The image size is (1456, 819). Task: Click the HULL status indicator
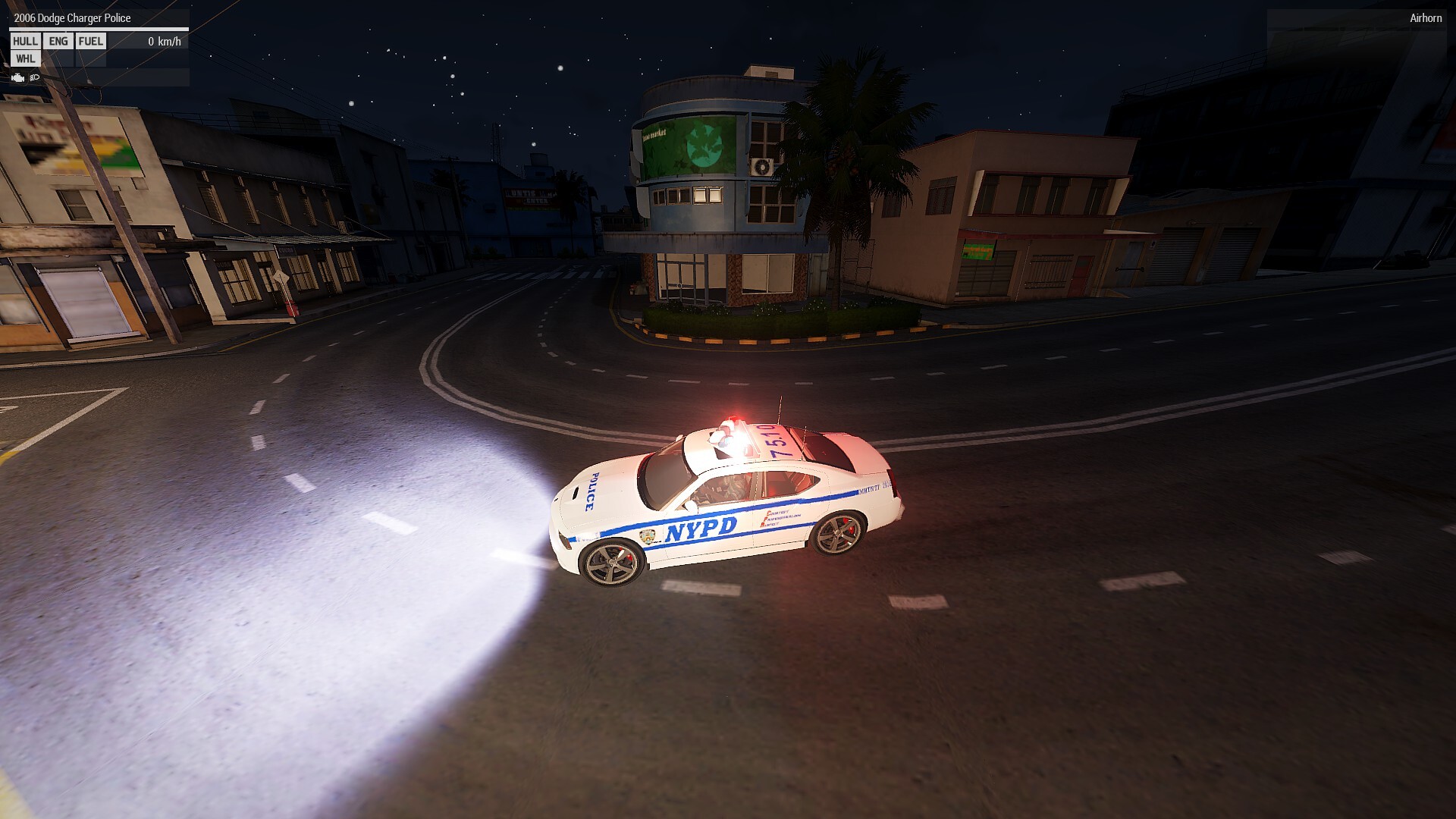click(25, 42)
